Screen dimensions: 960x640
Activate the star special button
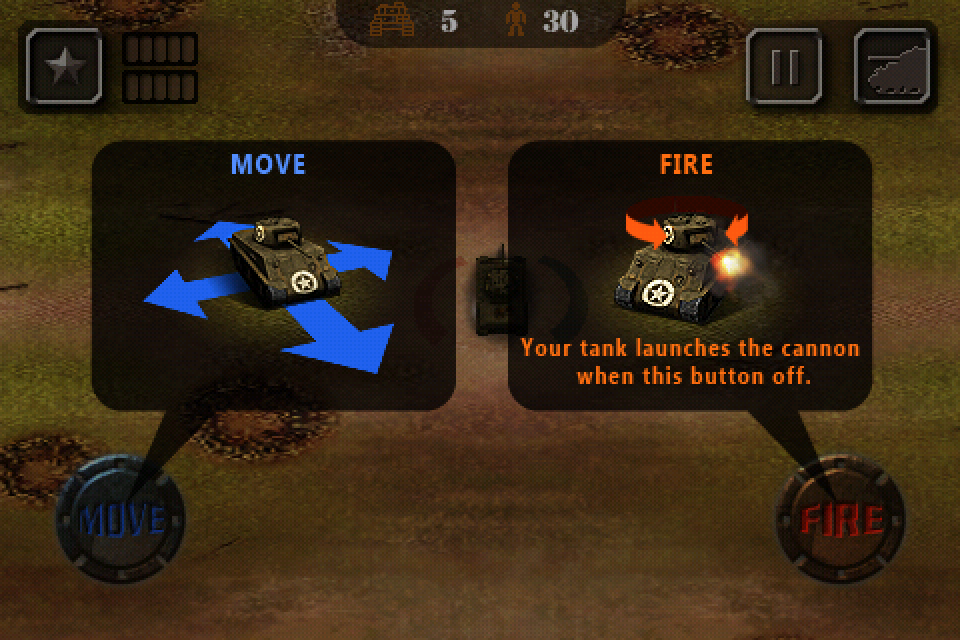click(66, 66)
